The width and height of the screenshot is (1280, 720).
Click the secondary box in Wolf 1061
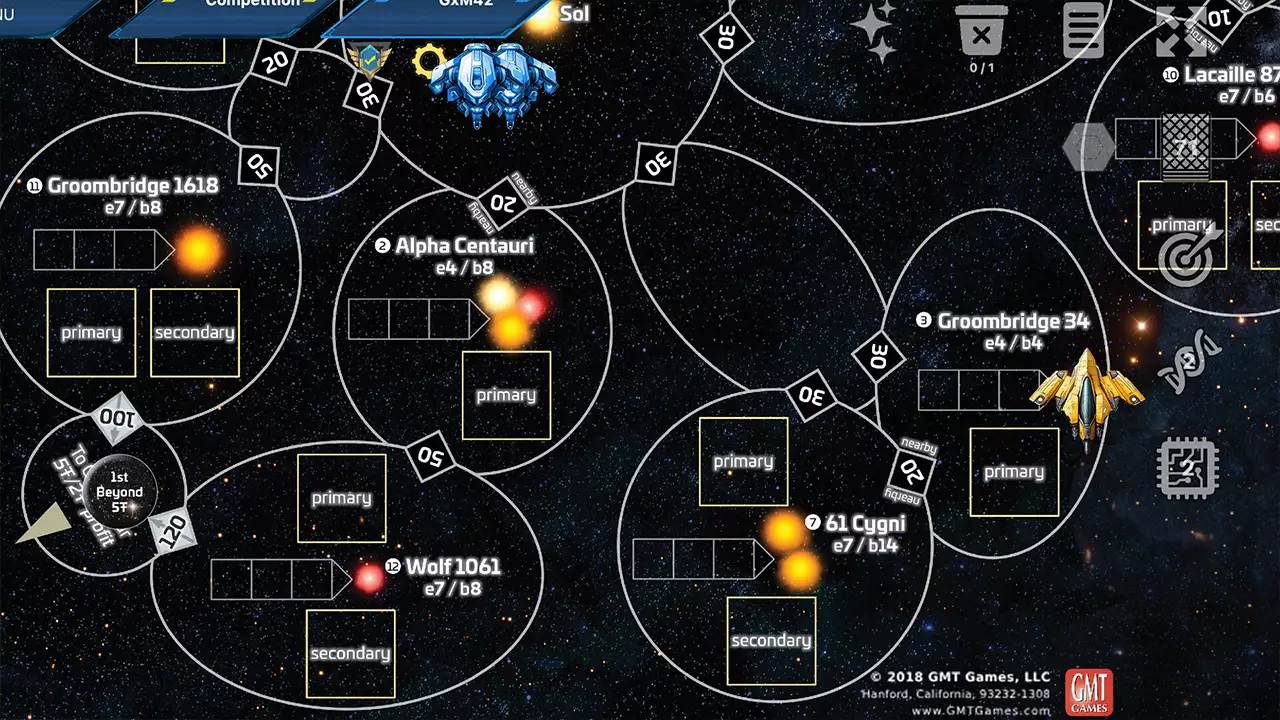[x=350, y=652]
